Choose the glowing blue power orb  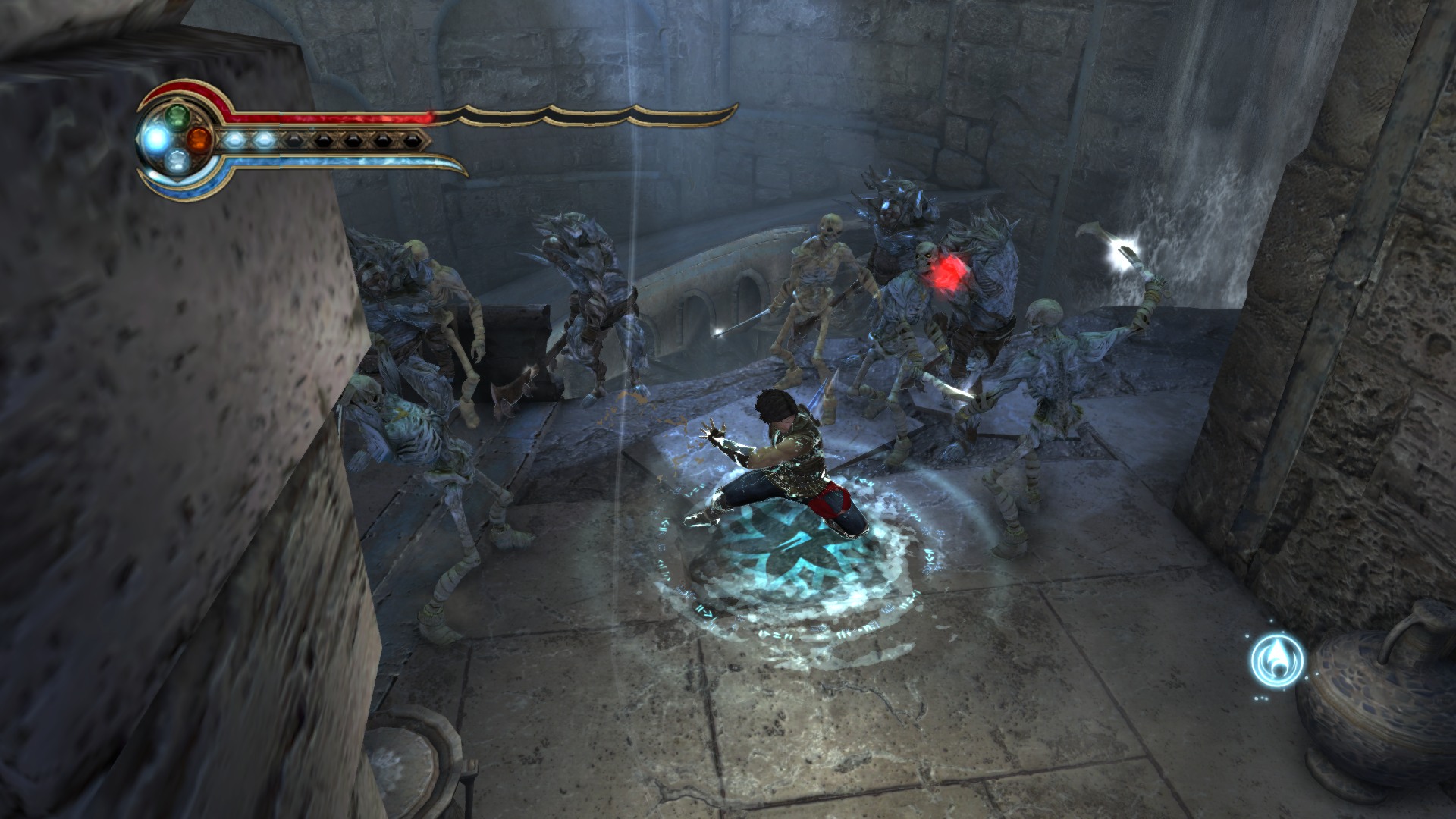[x=157, y=139]
